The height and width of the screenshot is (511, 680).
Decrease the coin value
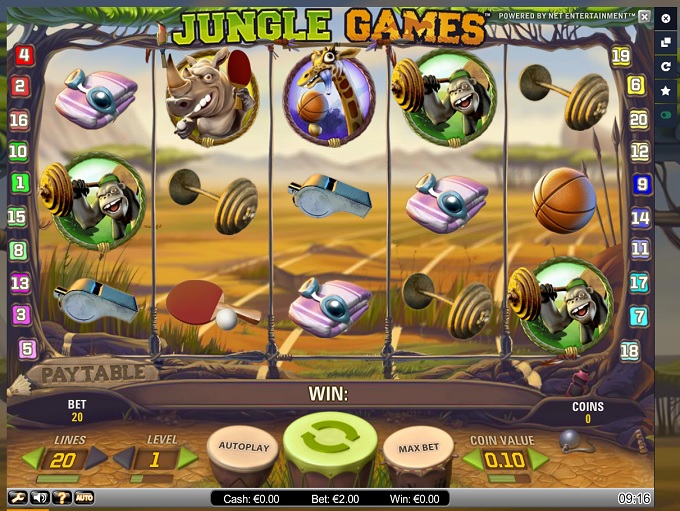click(x=470, y=460)
